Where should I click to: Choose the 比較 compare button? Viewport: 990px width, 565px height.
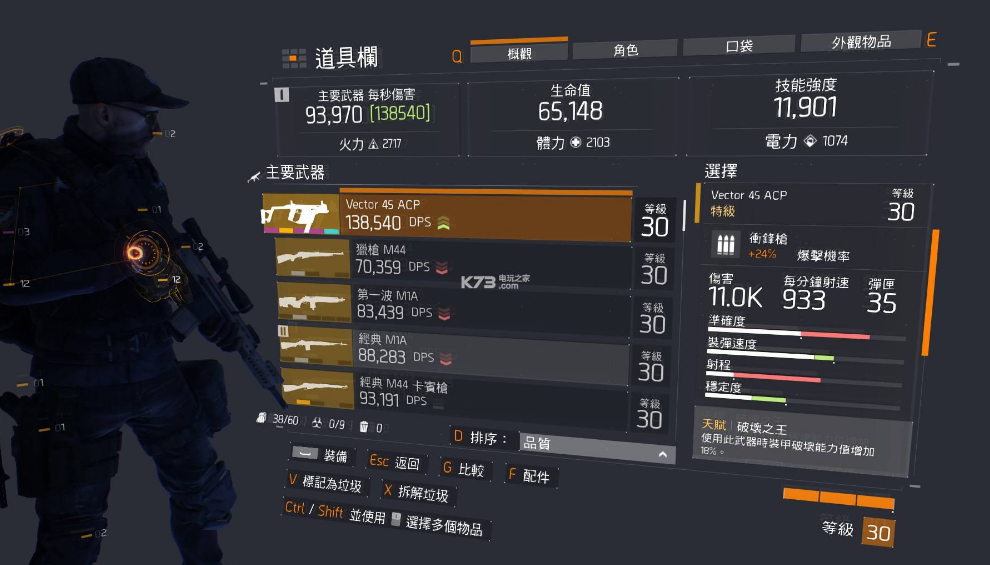(464, 468)
